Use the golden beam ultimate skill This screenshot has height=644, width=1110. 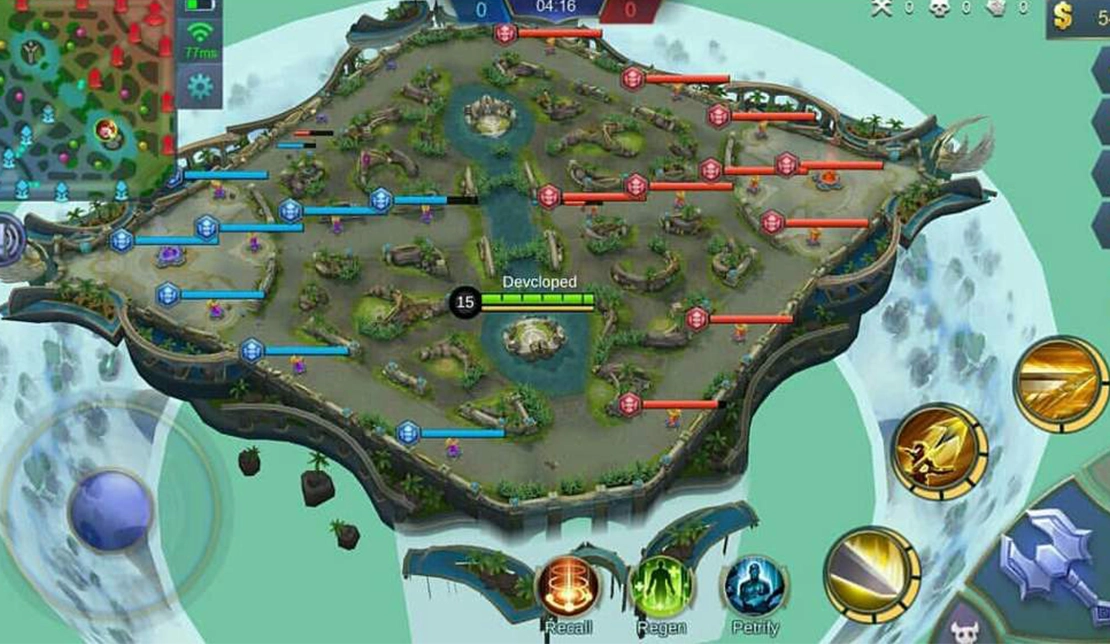point(1060,384)
